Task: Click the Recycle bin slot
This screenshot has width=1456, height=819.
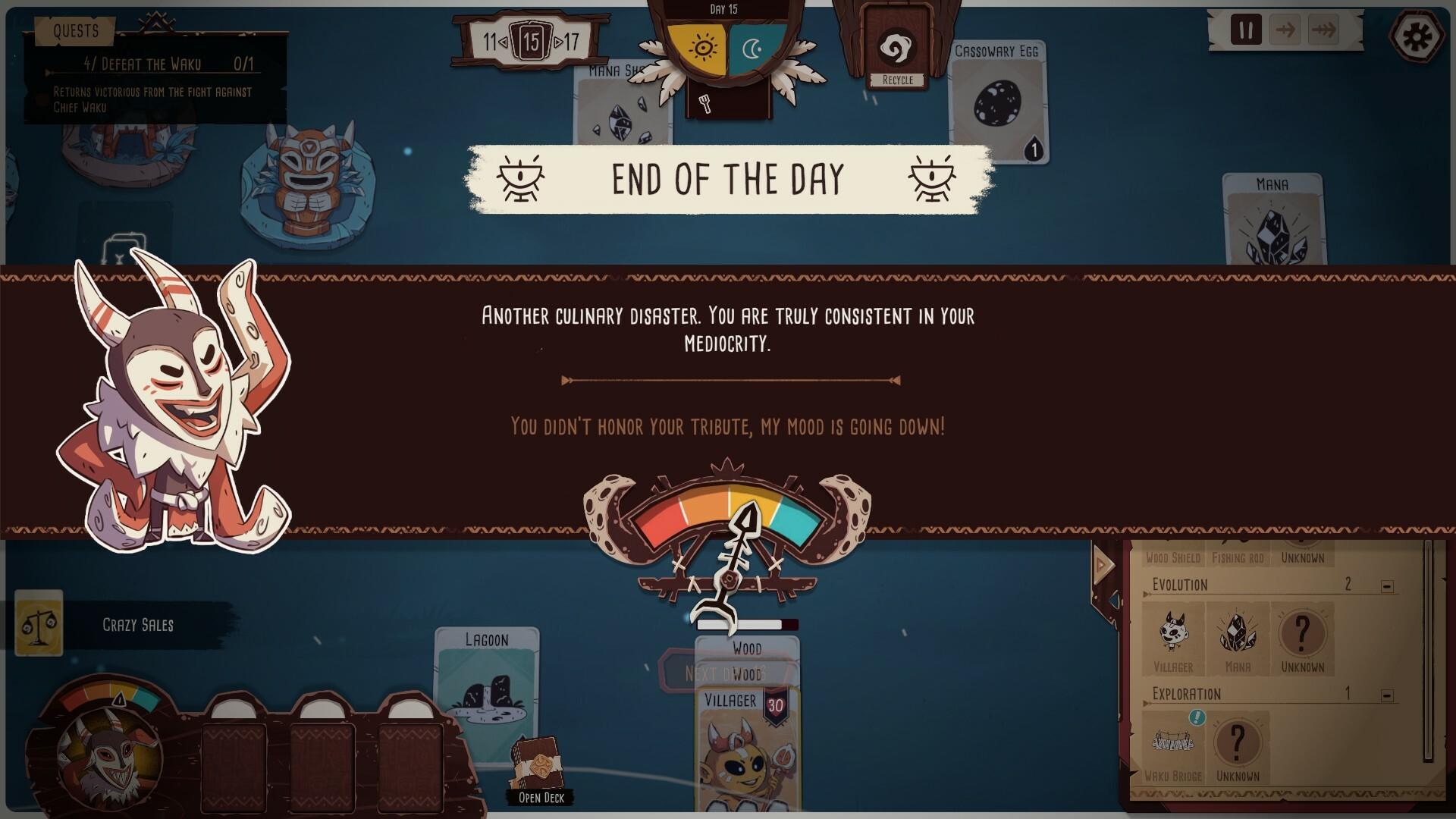Action: pyautogui.click(x=898, y=53)
